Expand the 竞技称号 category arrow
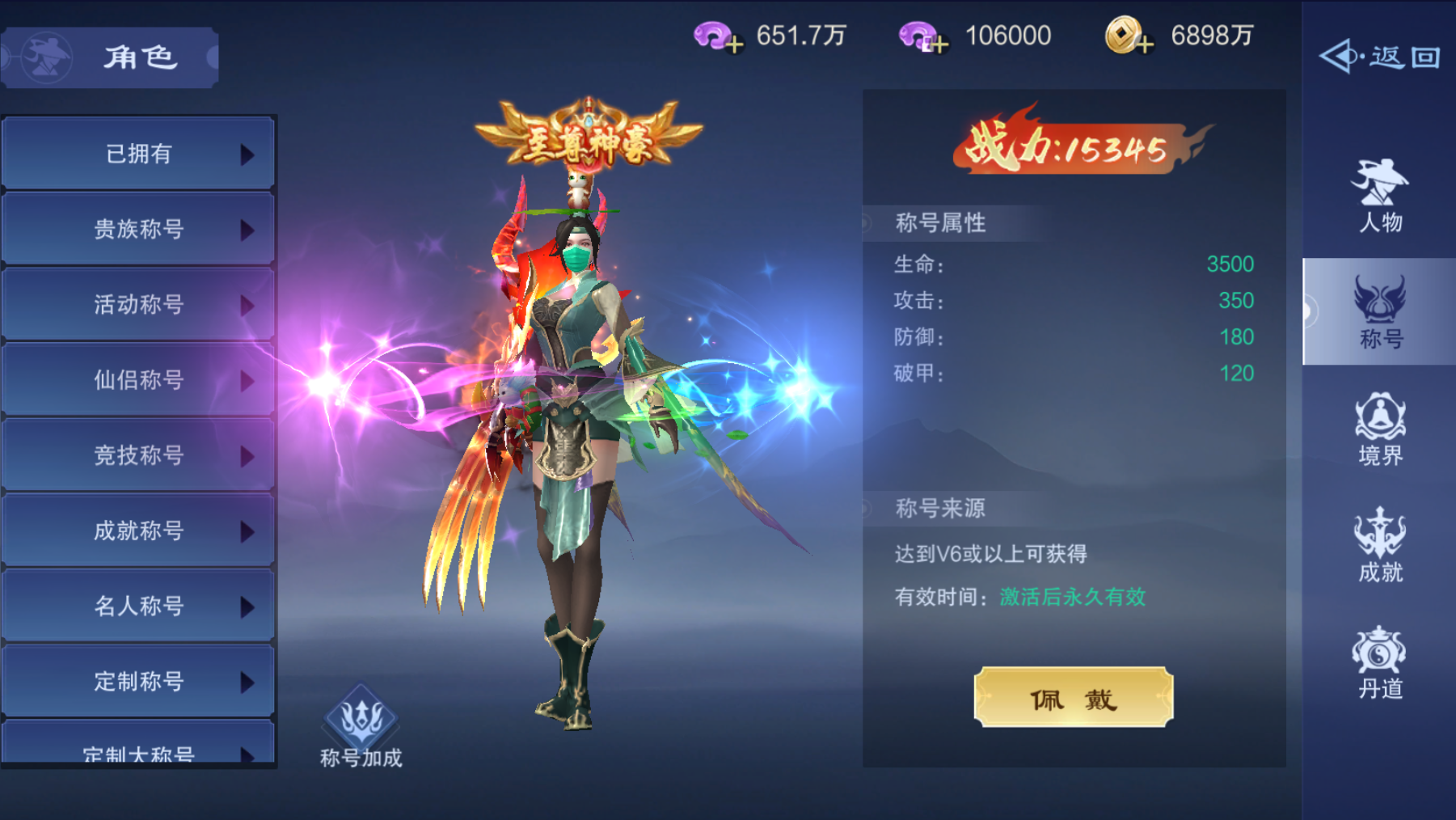Image resolution: width=1456 pixels, height=820 pixels. pos(249,456)
